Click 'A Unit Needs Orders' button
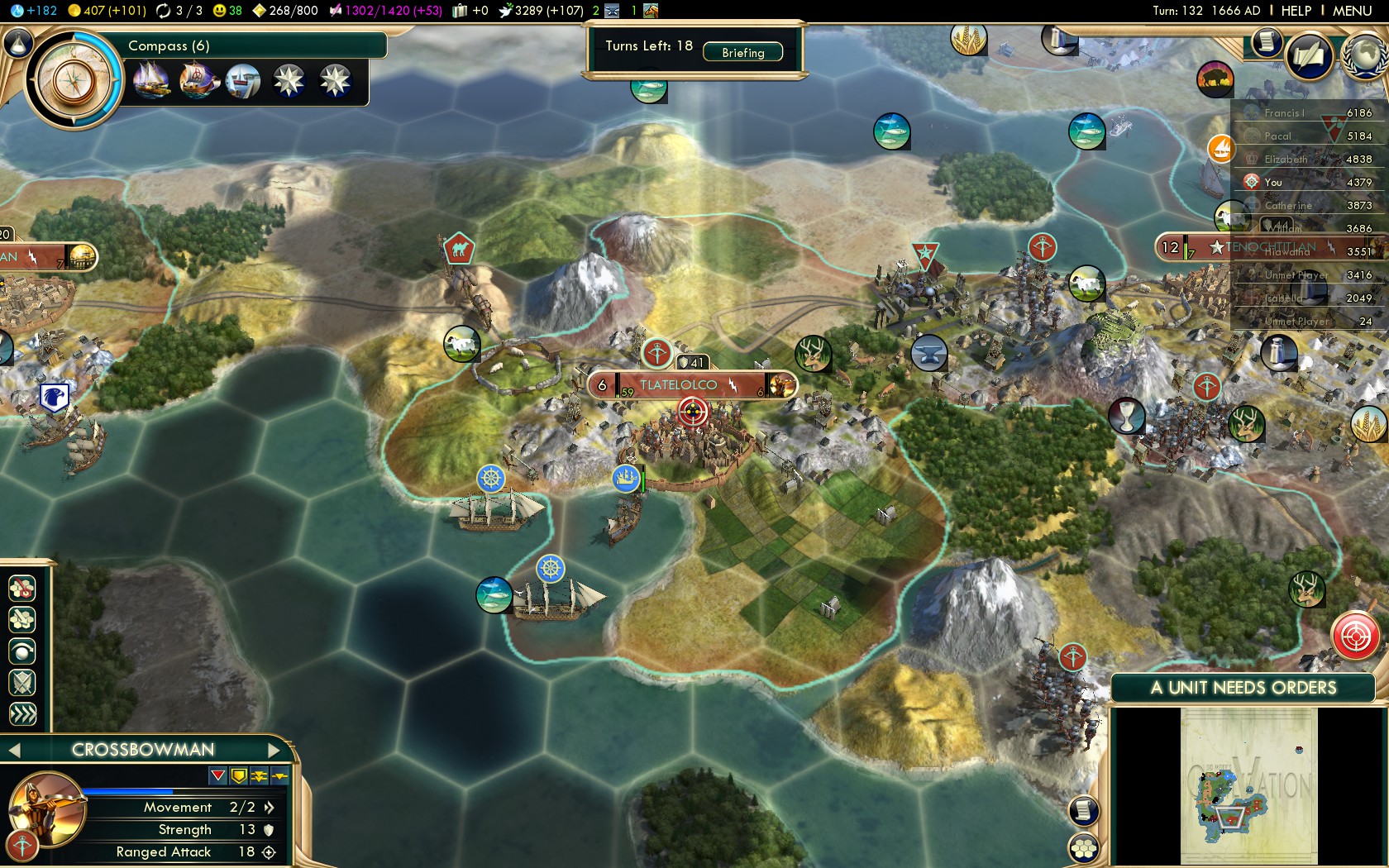Viewport: 1389px width, 868px height. [x=1243, y=688]
